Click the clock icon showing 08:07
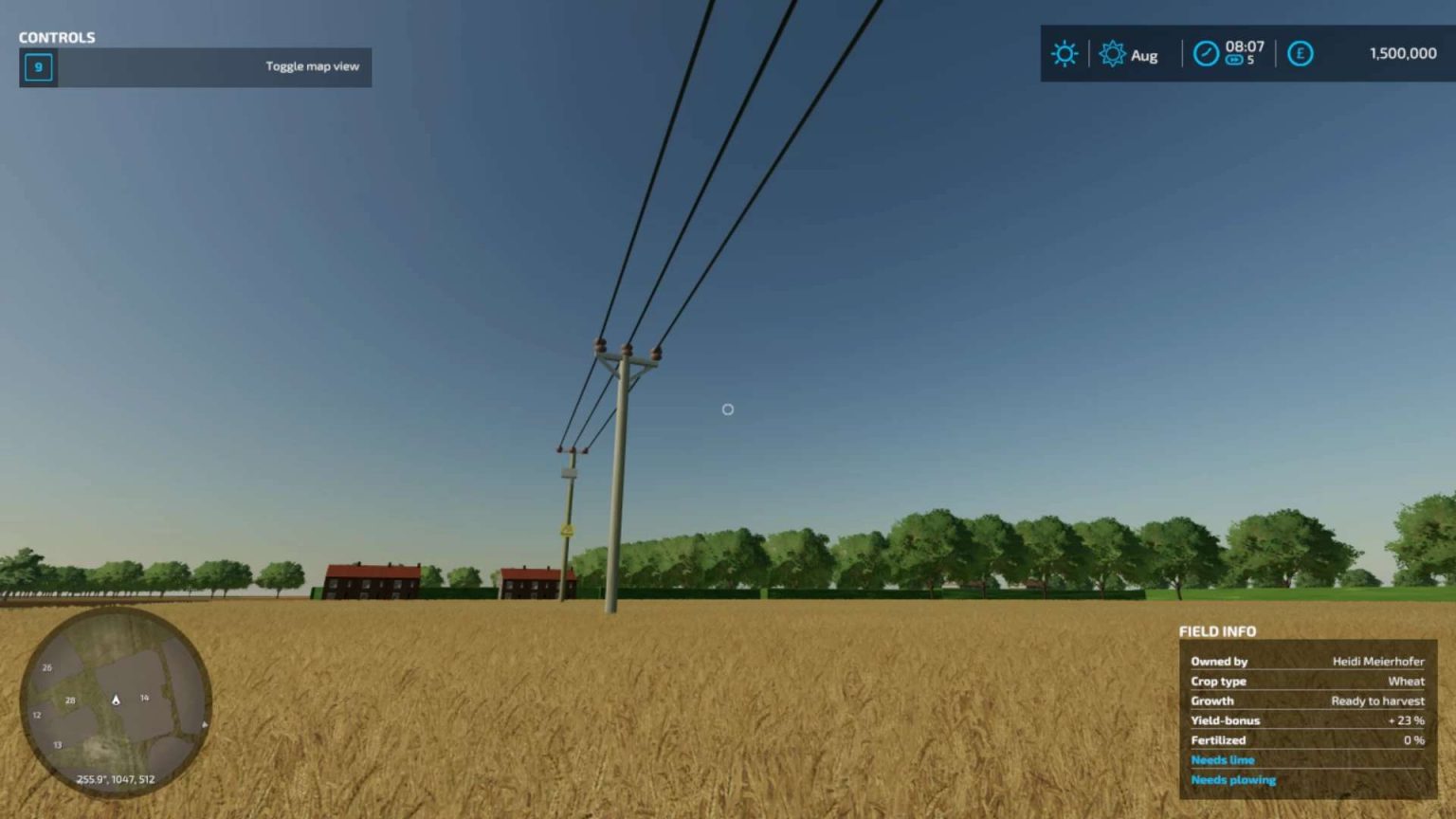 coord(1205,54)
